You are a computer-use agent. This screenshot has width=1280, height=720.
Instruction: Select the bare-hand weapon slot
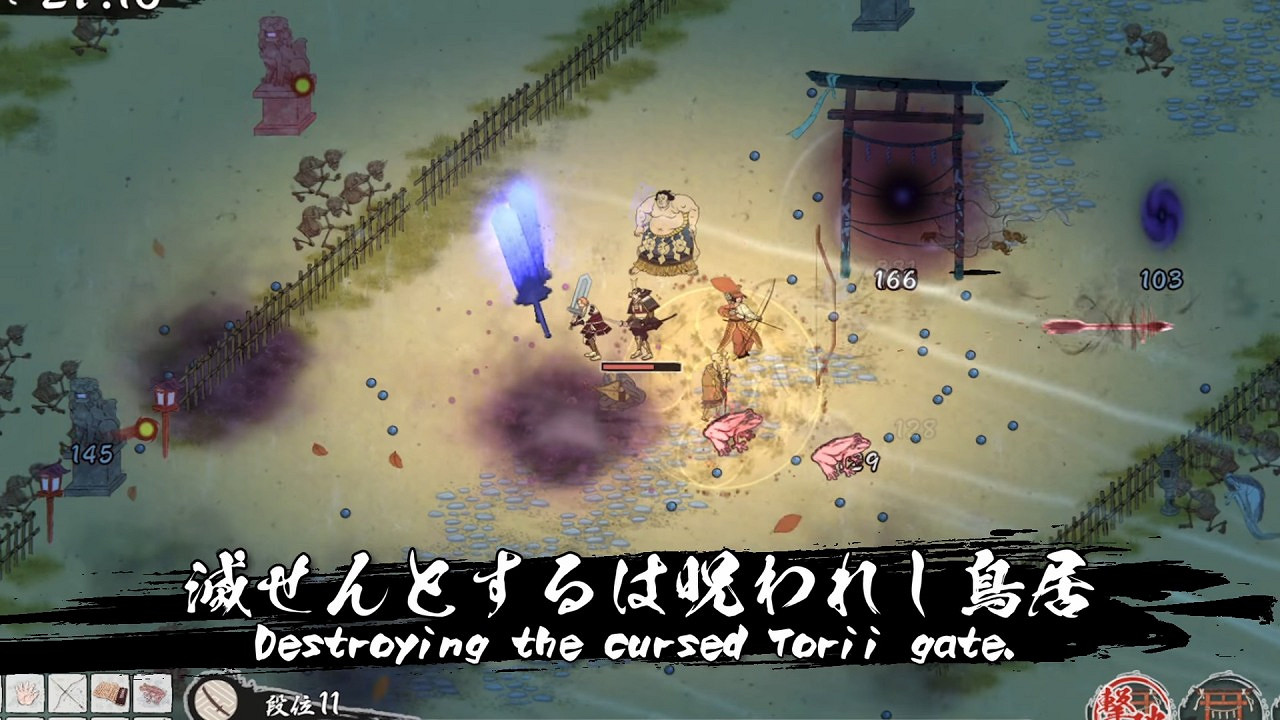pyautogui.click(x=25, y=692)
